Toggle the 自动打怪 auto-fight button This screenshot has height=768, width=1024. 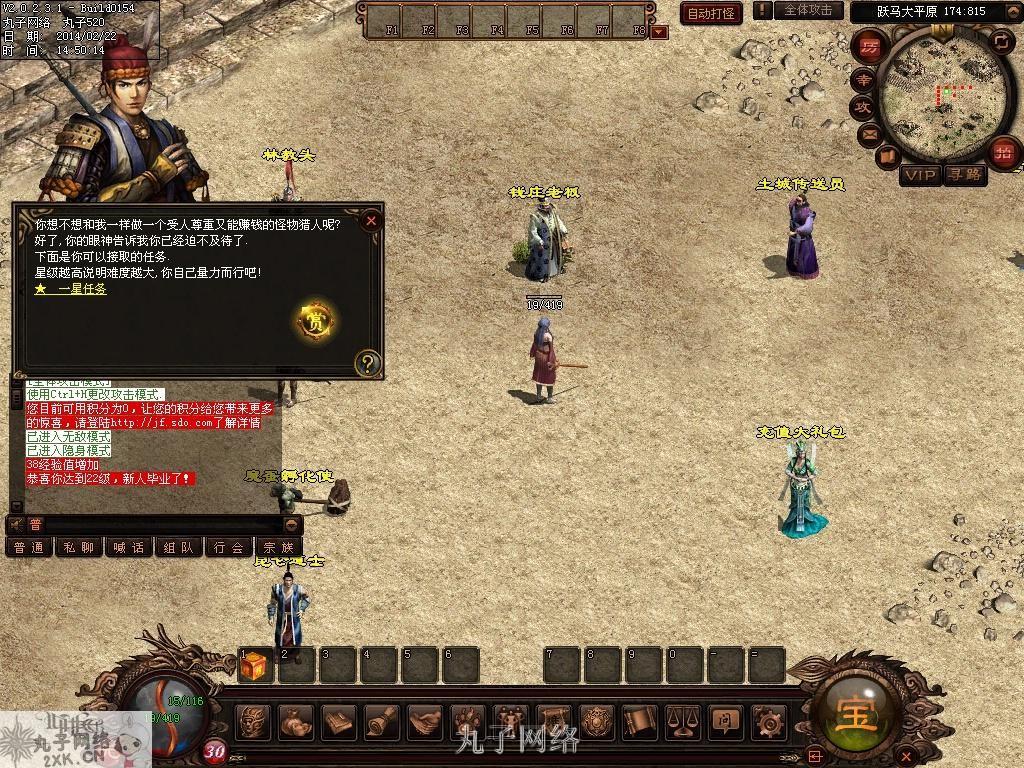click(711, 13)
